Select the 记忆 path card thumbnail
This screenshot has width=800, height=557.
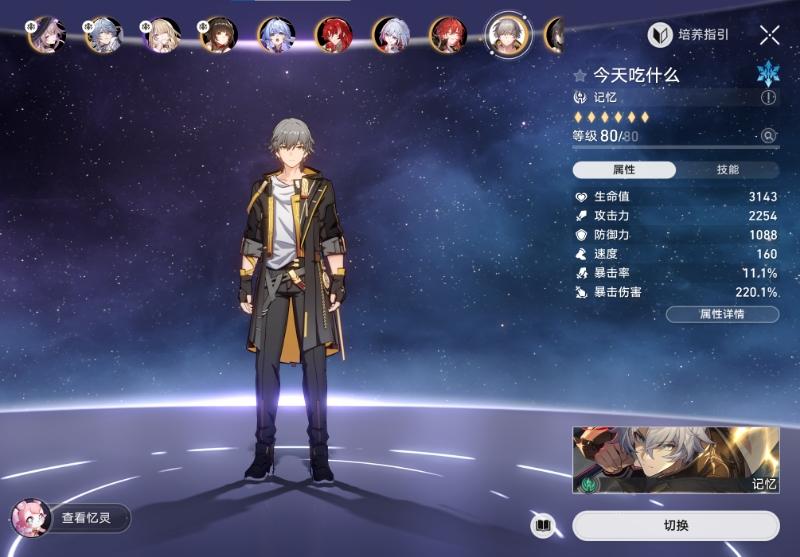click(675, 461)
